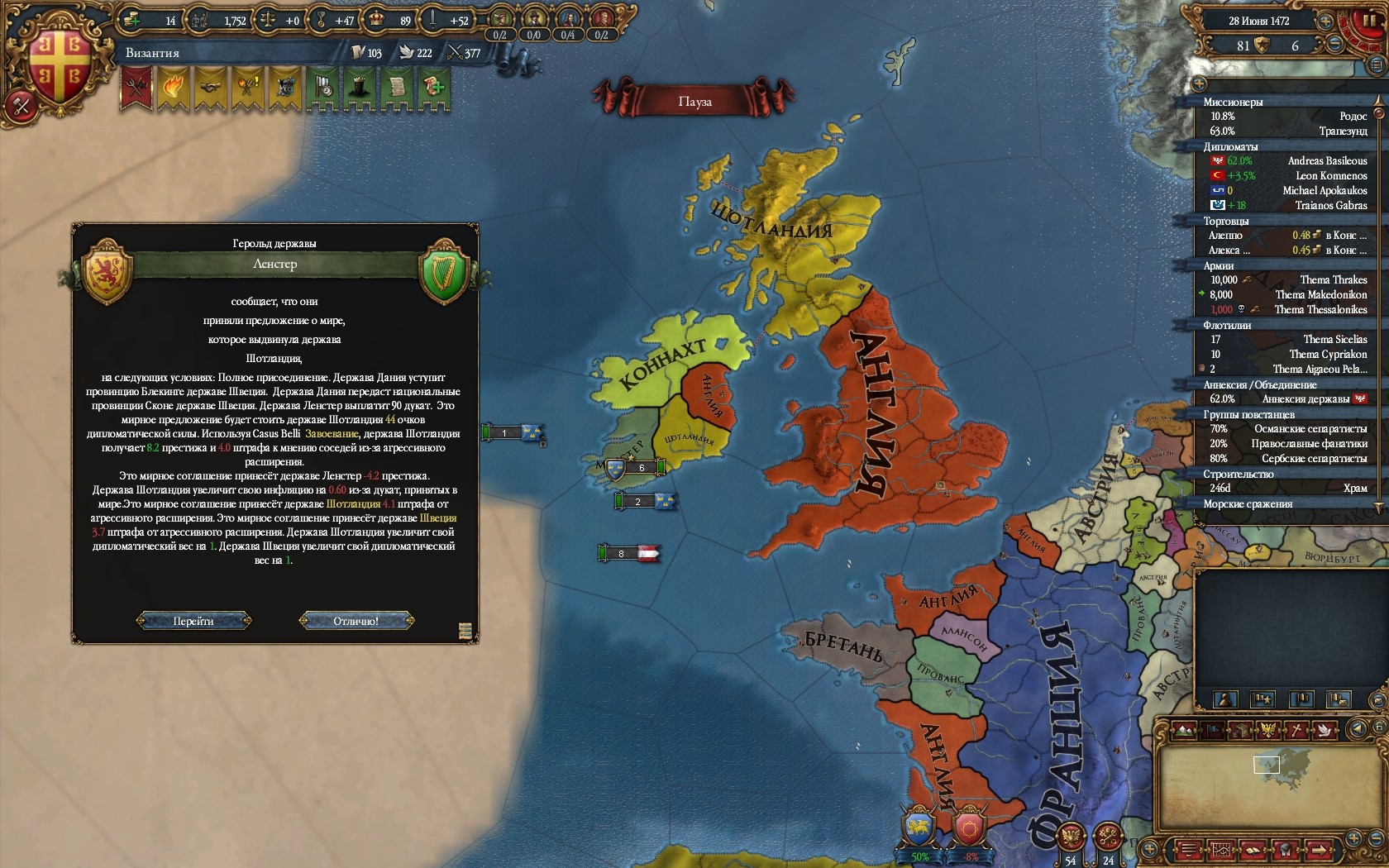
Task: Select the red rebels alert banner
Action: tap(135, 87)
